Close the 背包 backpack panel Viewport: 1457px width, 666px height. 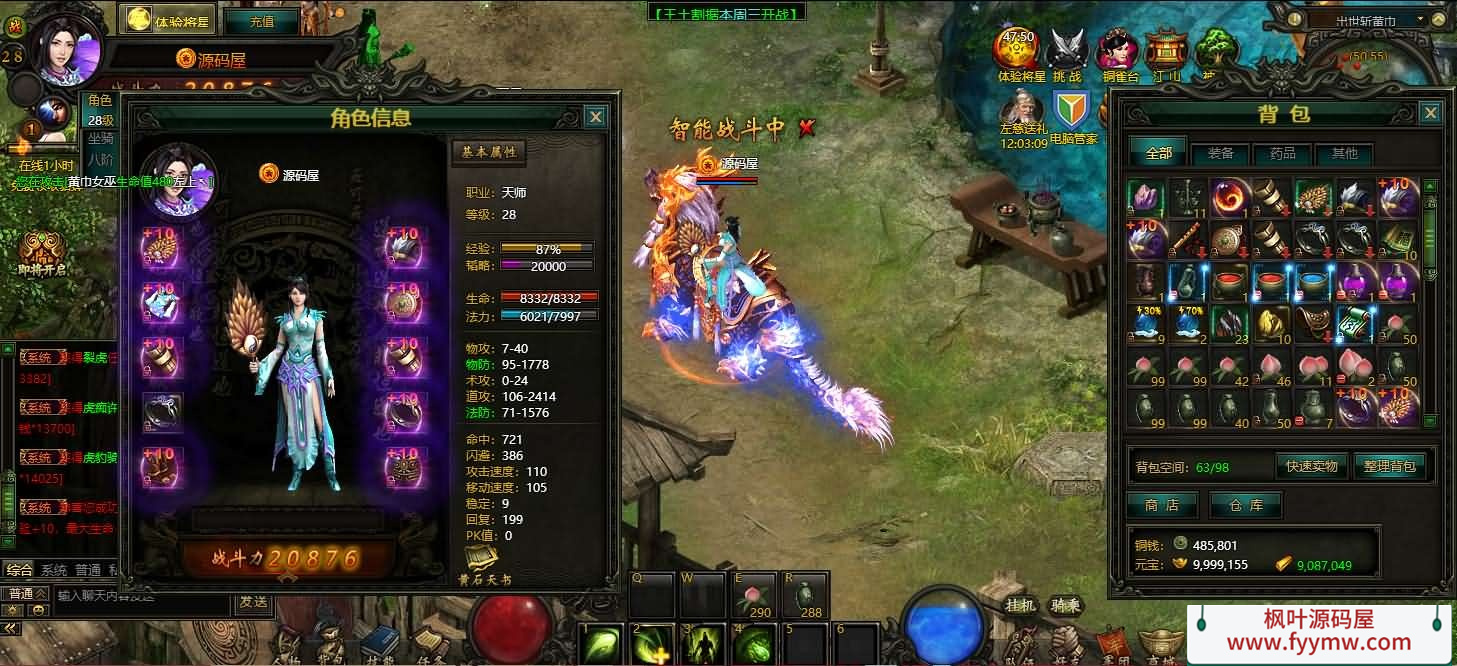click(1431, 112)
